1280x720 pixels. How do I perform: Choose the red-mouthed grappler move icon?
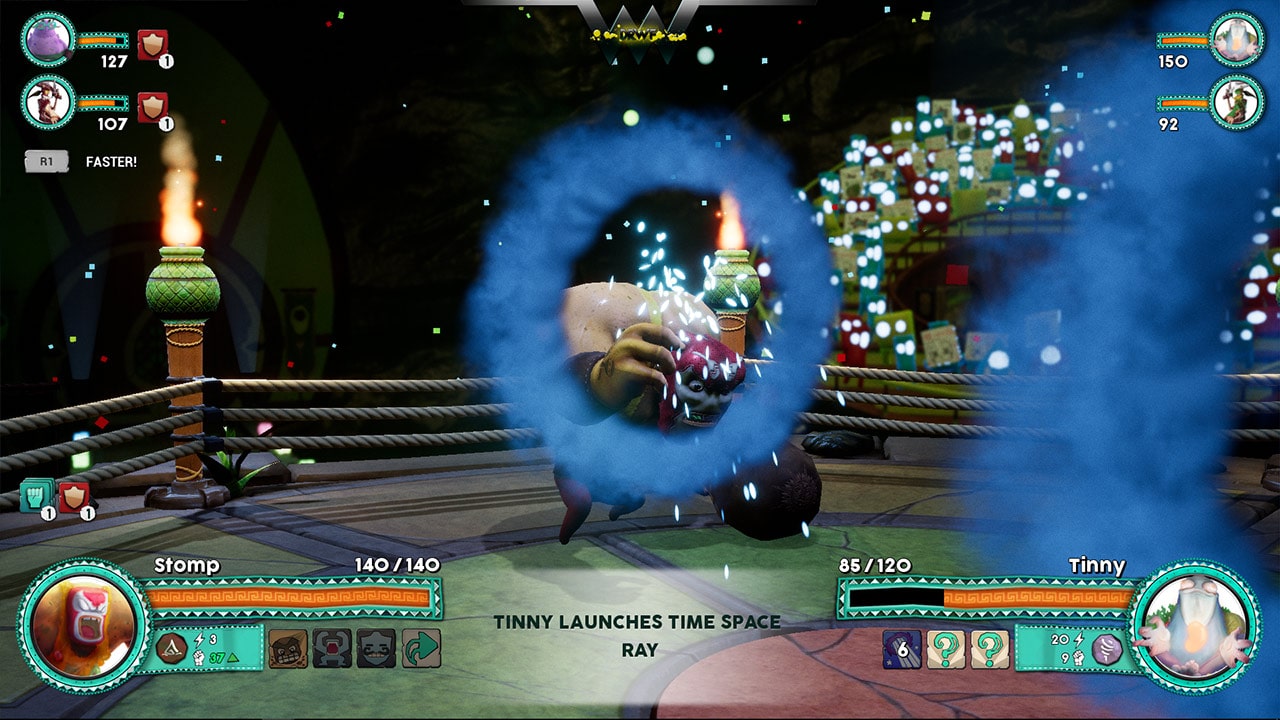point(330,647)
